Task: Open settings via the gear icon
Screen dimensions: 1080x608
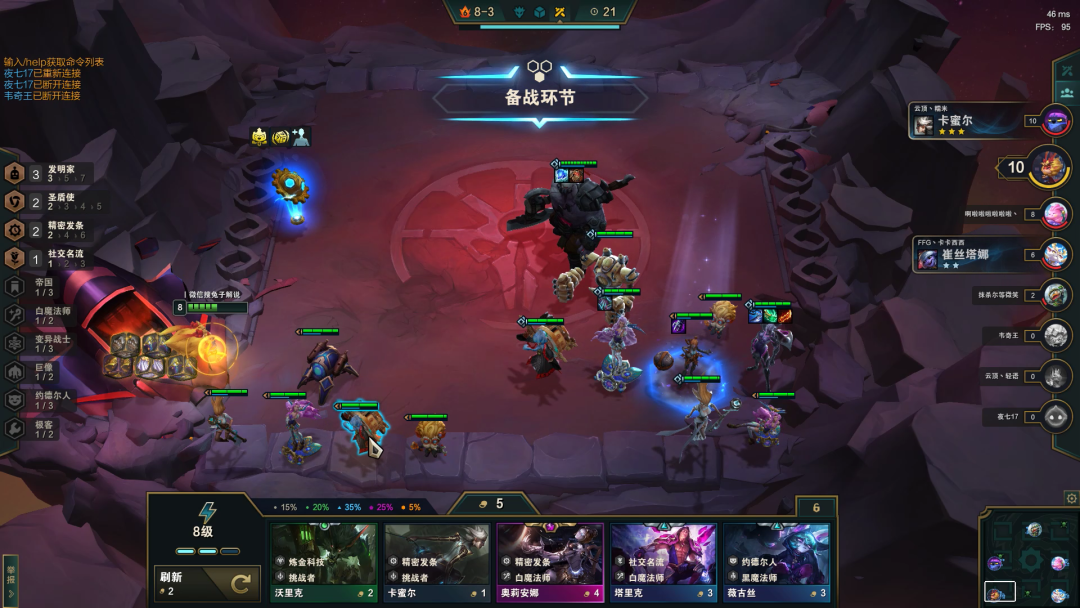Action: tap(1071, 498)
